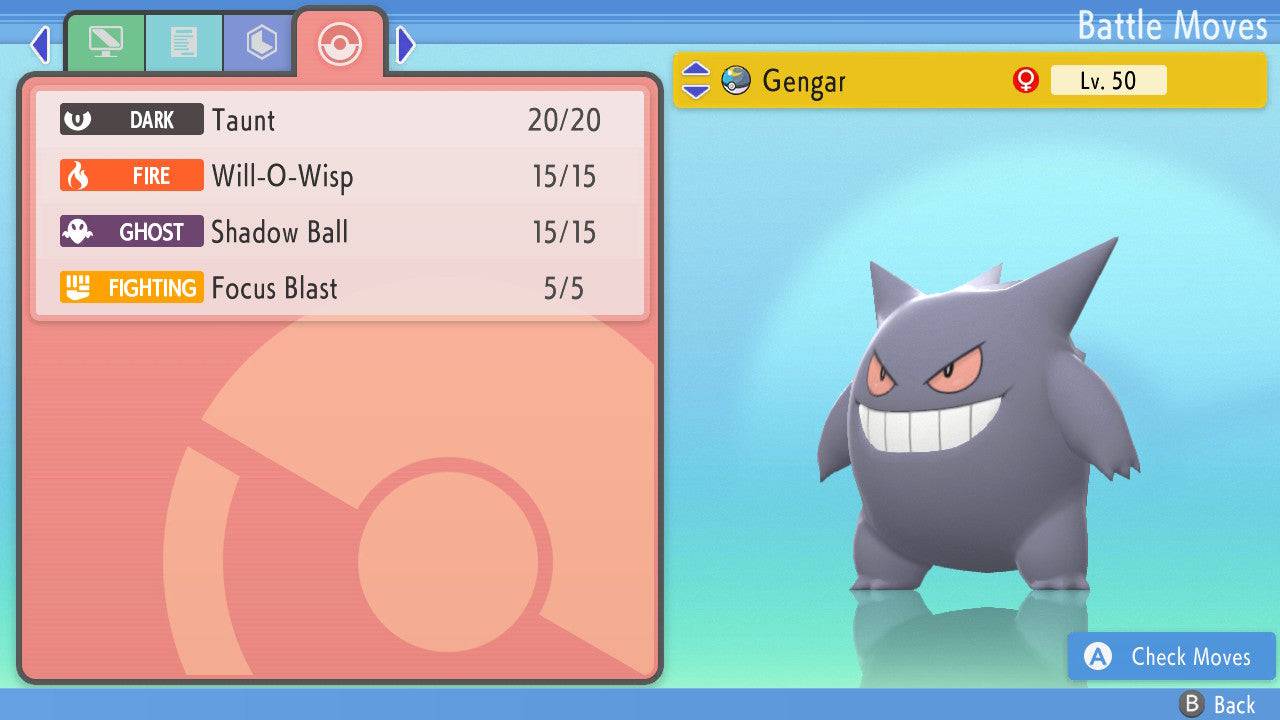This screenshot has width=1280, height=720.
Task: Expand to the next page with right arrow
Action: tap(404, 42)
